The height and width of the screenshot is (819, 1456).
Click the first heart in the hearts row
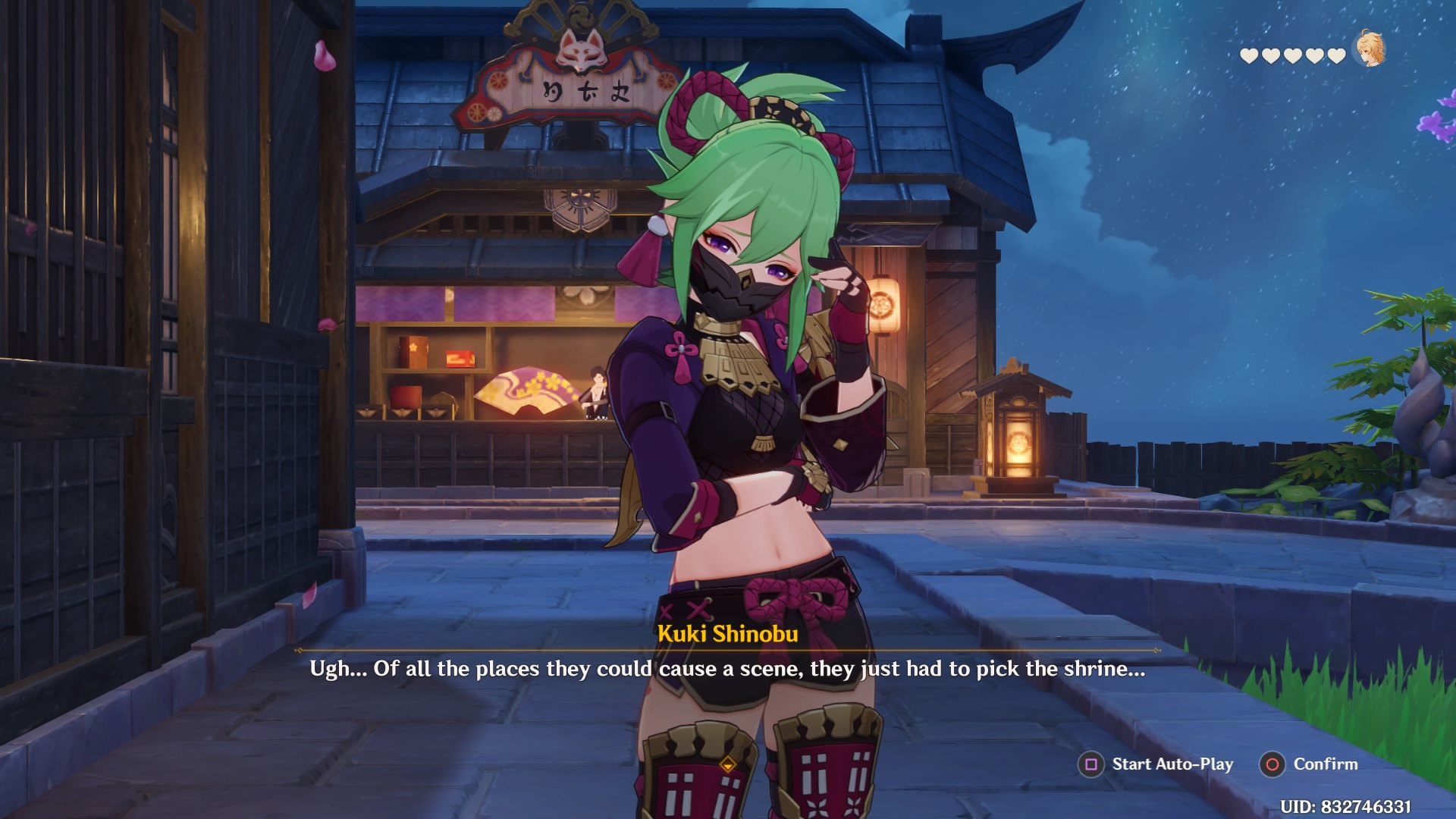[1249, 56]
